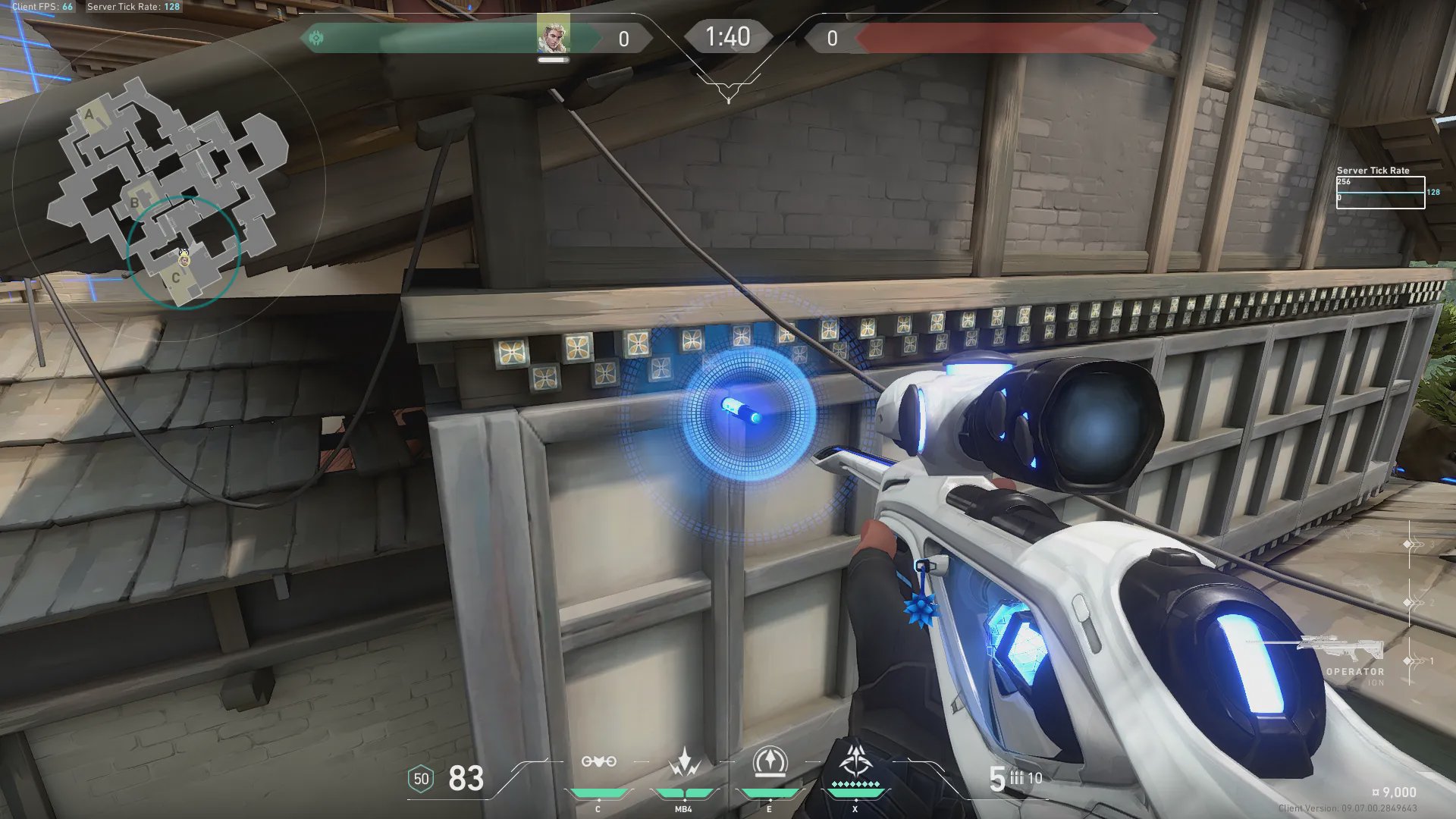Select the Owl Drone ability icon
The width and height of the screenshot is (1456, 819).
coord(598,762)
